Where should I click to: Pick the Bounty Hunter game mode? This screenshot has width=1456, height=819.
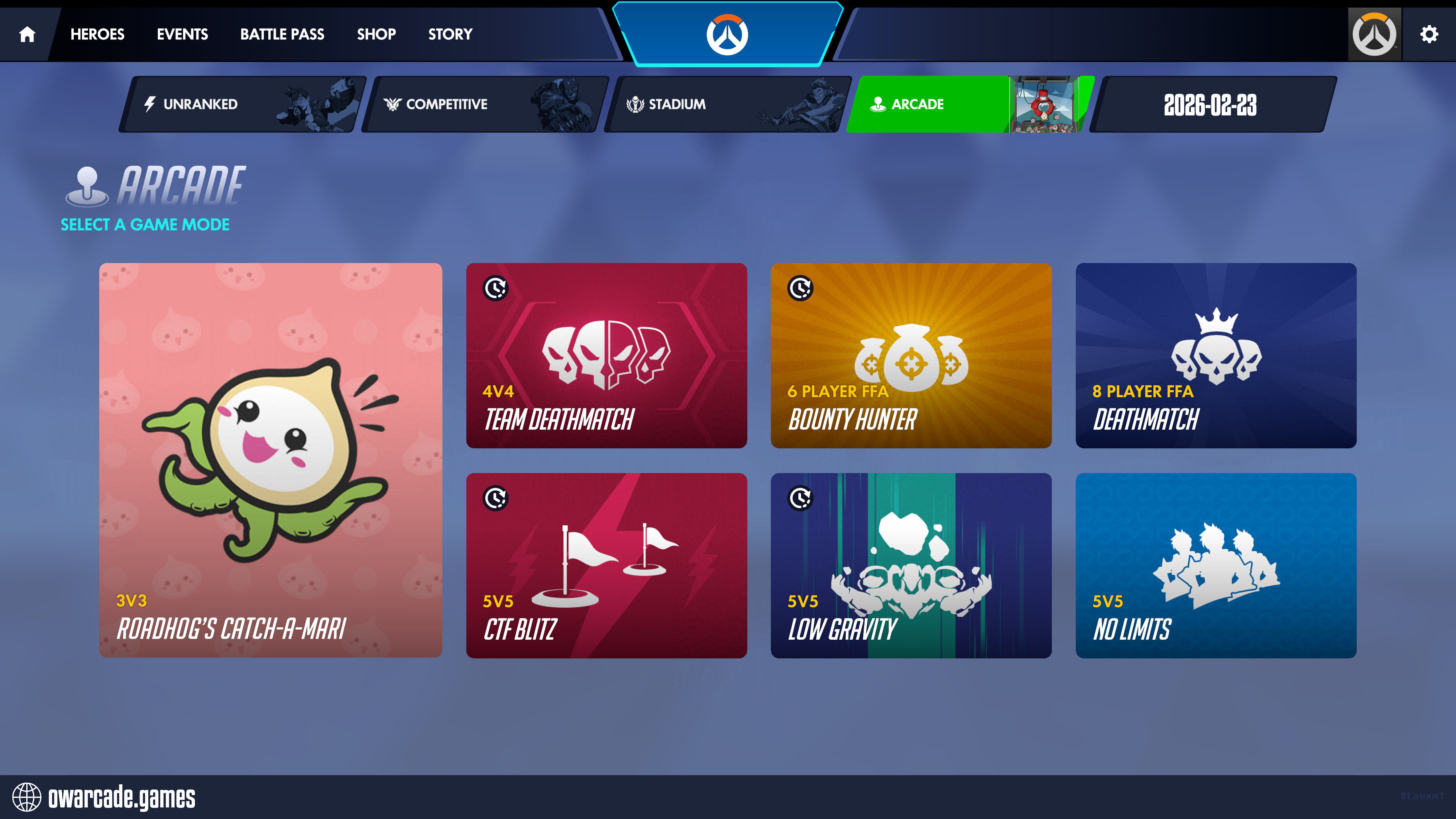pyautogui.click(x=911, y=355)
